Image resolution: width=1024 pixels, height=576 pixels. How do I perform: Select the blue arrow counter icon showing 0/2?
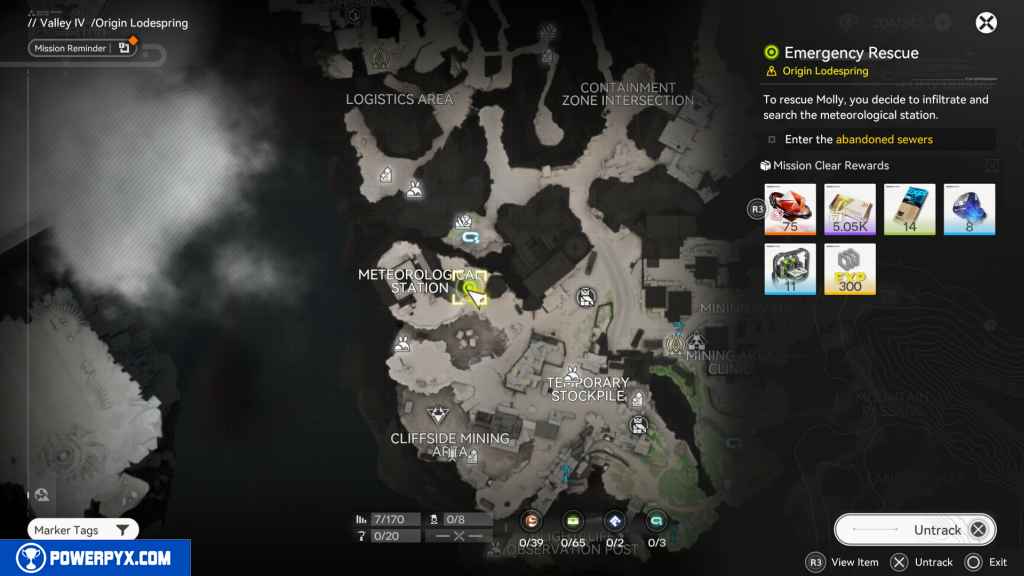pos(615,520)
